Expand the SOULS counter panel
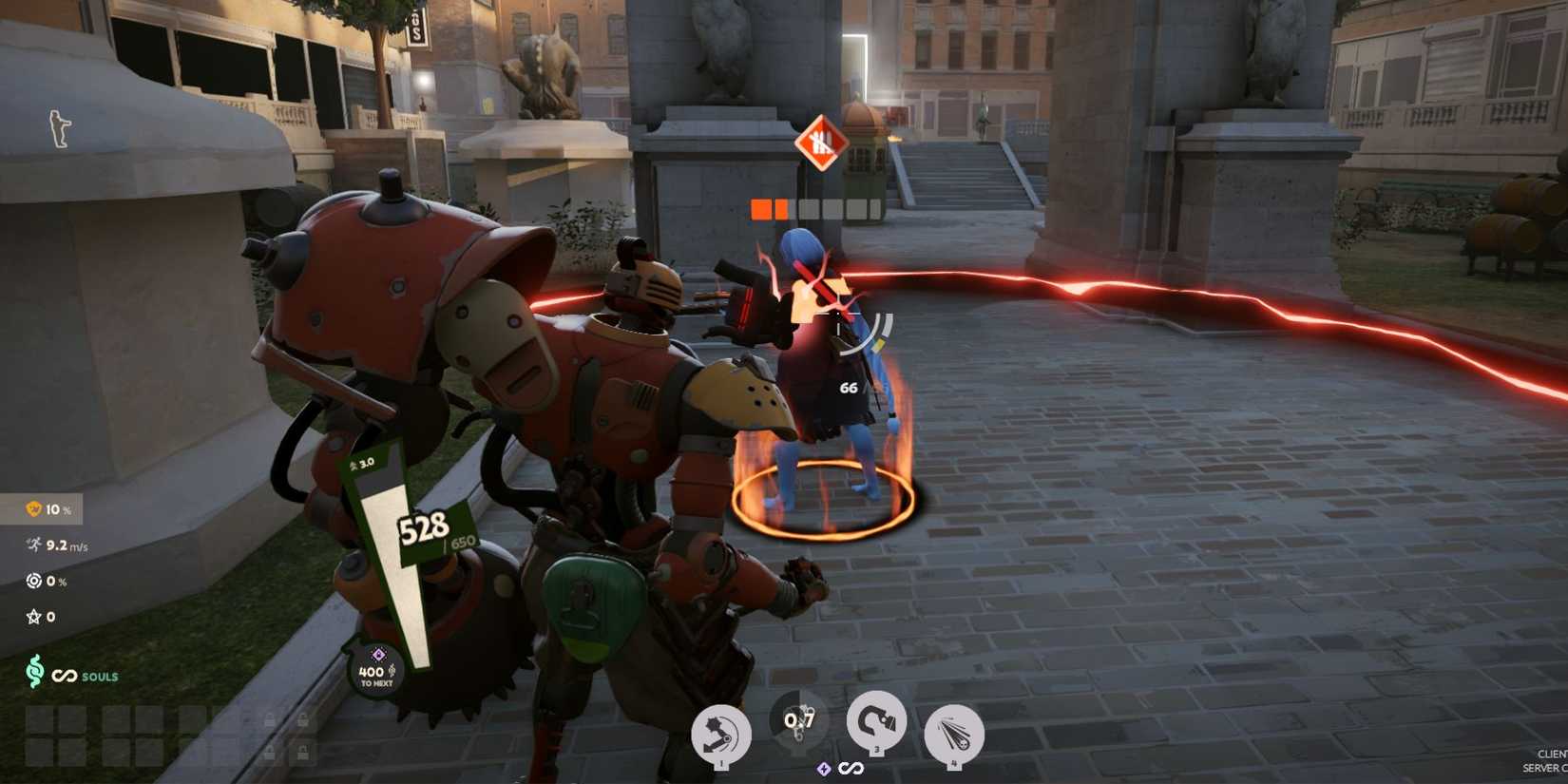This screenshot has width=1568, height=784. (x=71, y=677)
